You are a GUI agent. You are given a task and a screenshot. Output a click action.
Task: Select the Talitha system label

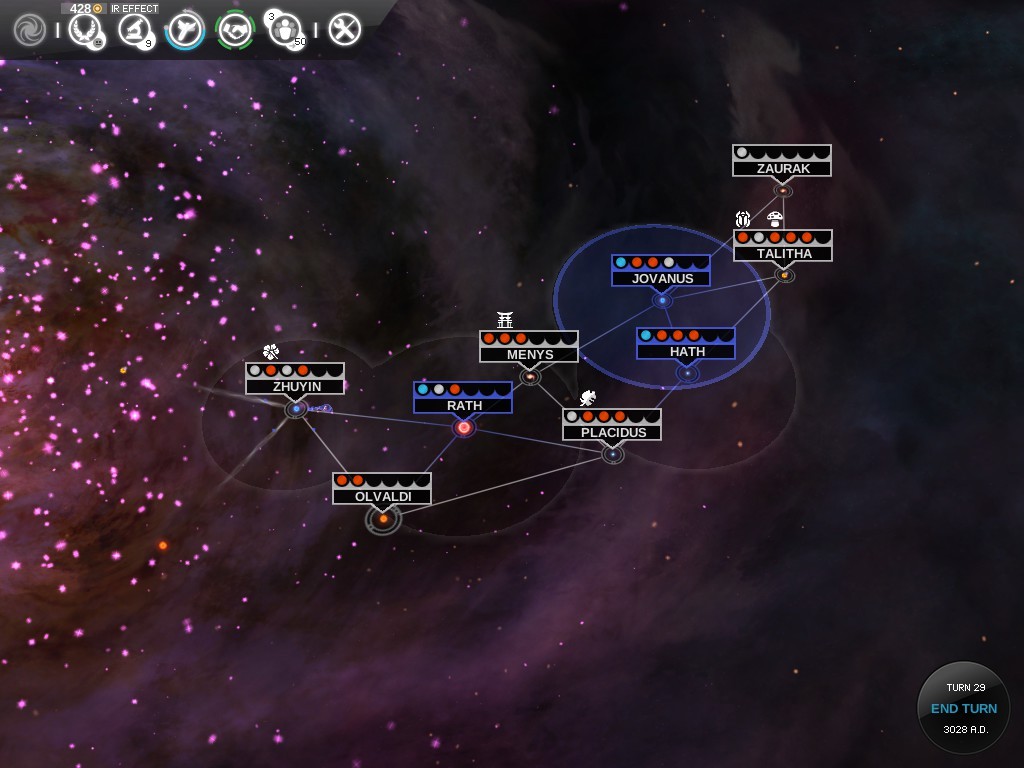click(783, 253)
